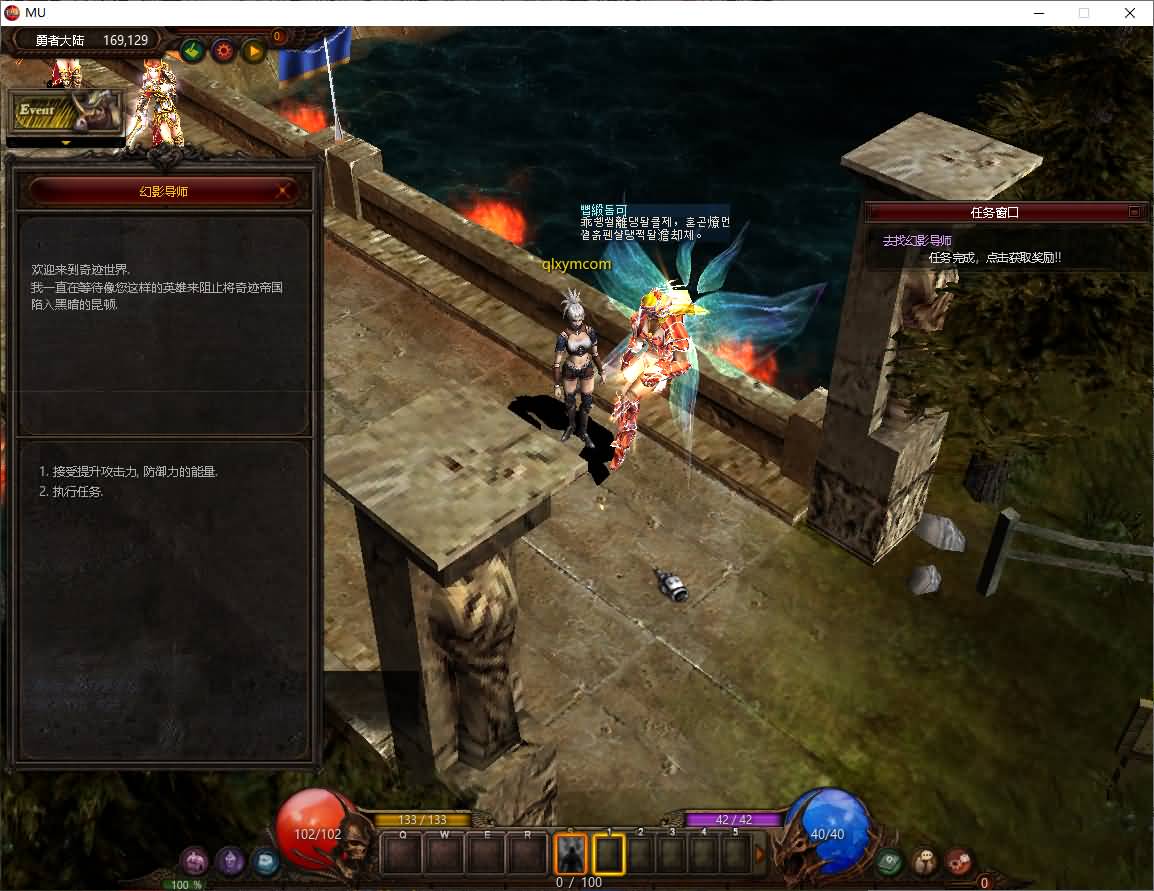Click the purple crystal icon in the bottom bar
Viewport: 1154px width, 891px height.
point(231,860)
